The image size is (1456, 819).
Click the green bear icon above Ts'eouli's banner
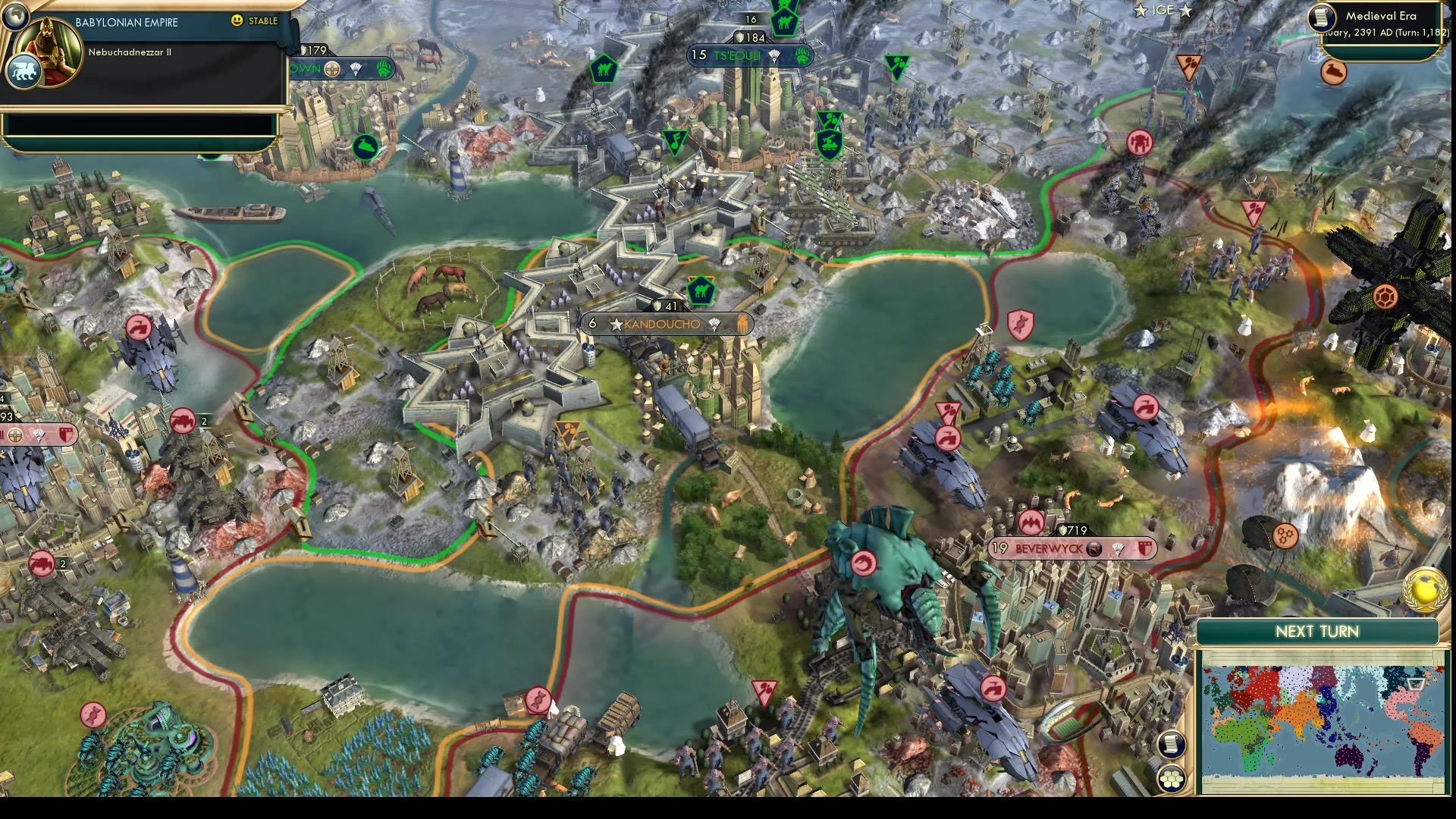point(802,55)
